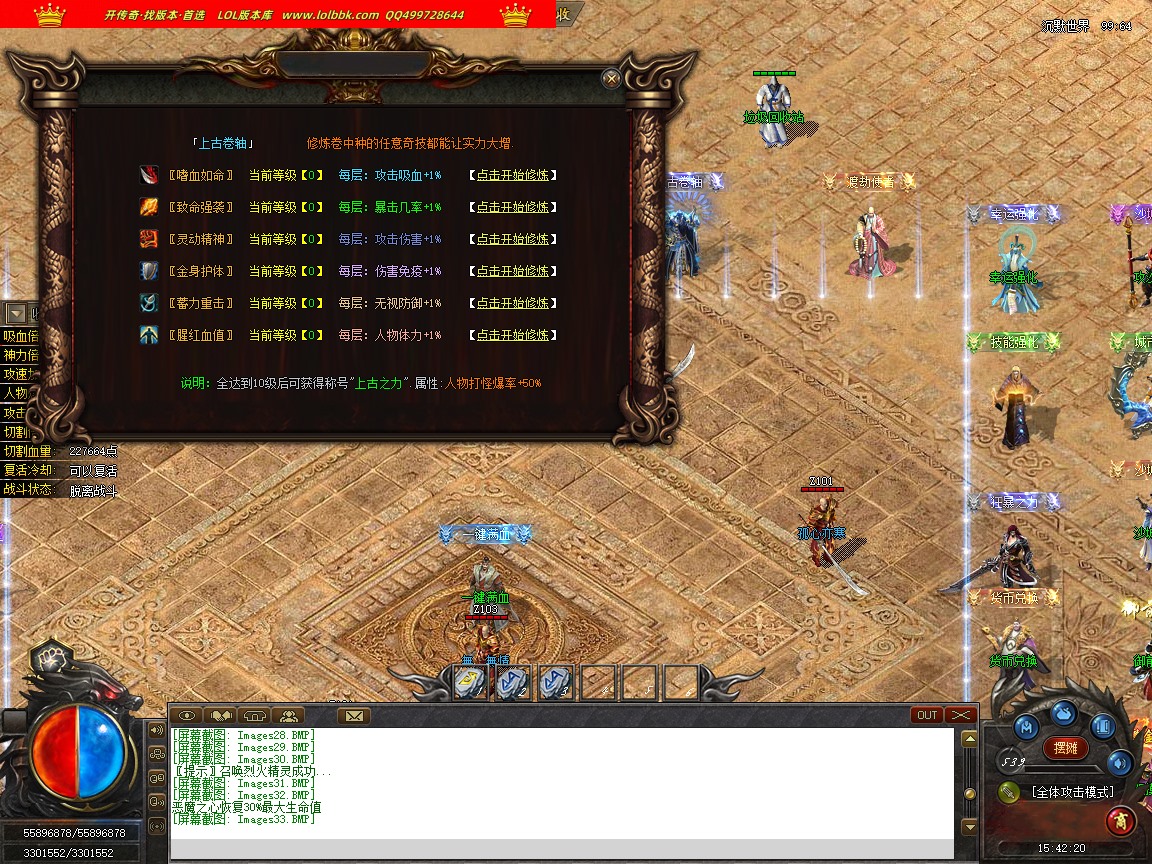Toggle the 全体攻击模式 attack mode label

point(1072,792)
